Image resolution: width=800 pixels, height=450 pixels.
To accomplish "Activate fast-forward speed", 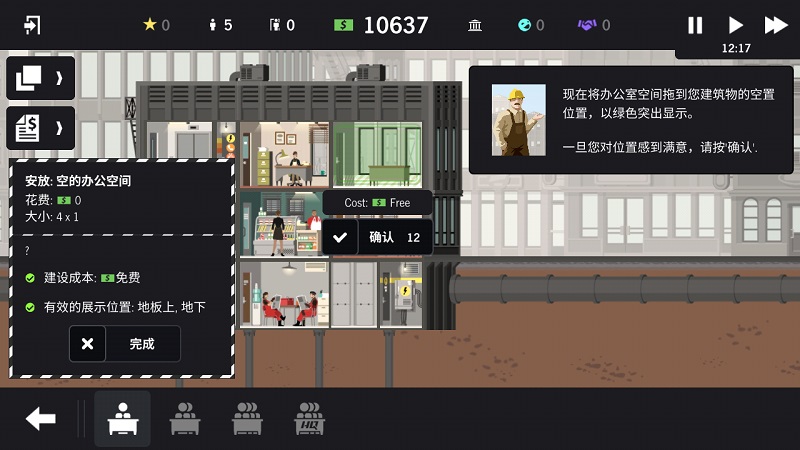I will pos(776,25).
